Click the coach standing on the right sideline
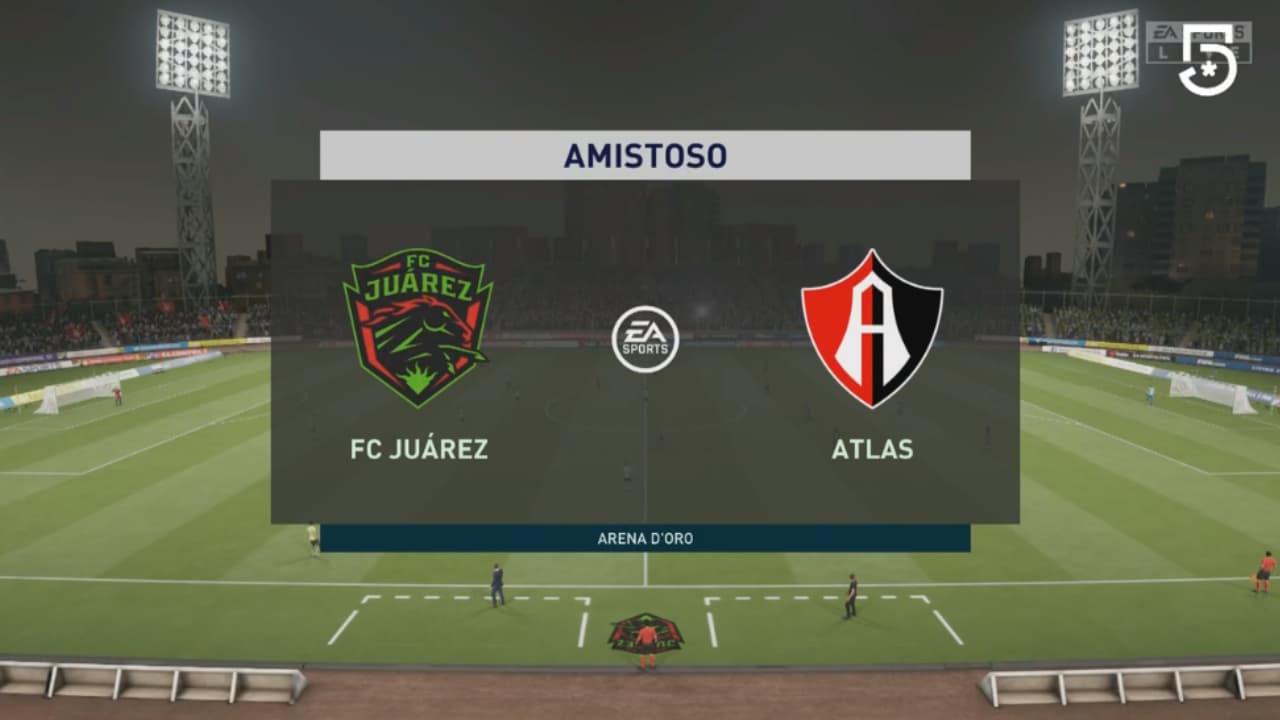The width and height of the screenshot is (1280, 720). coord(849,588)
